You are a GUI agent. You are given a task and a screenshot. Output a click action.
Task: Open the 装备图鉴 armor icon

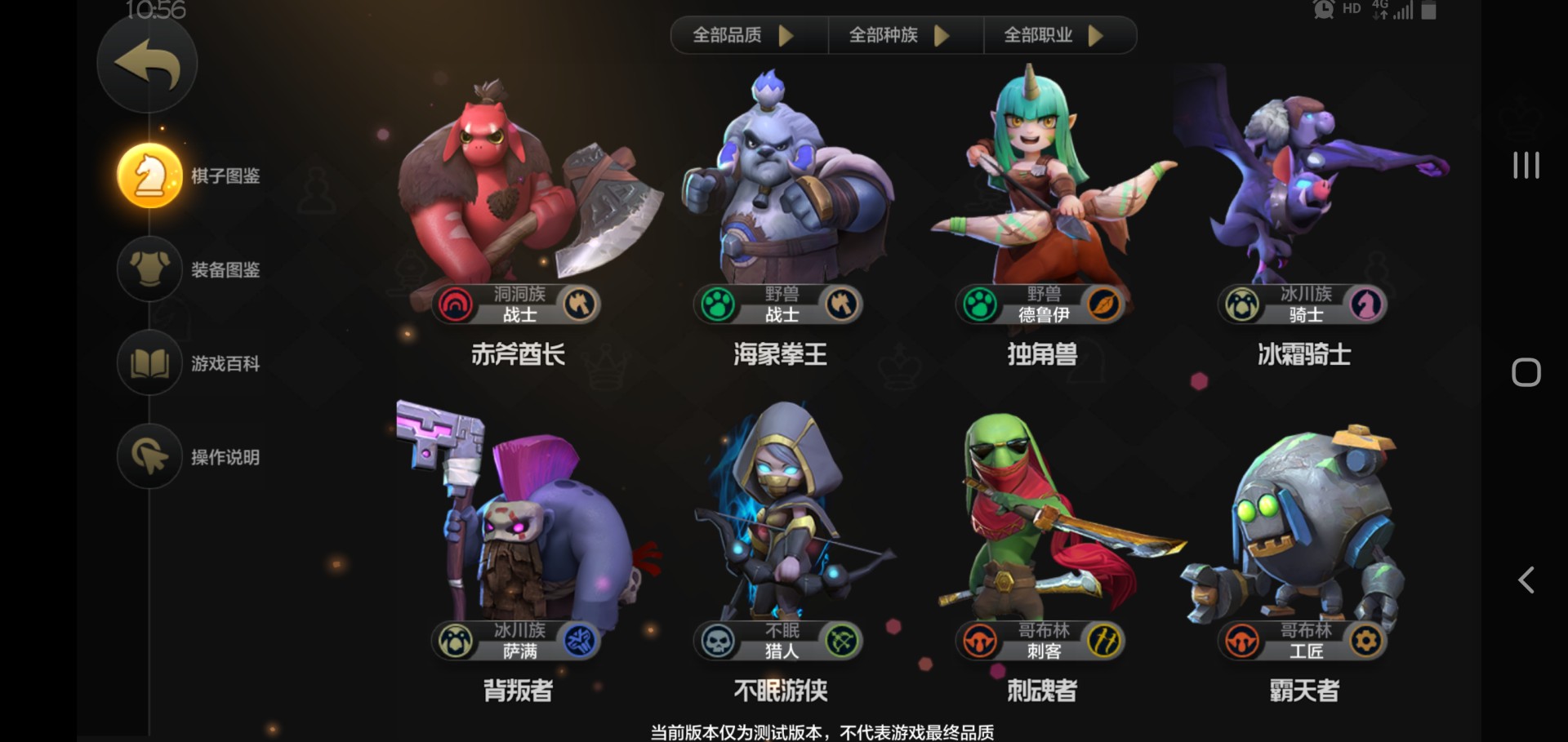point(149,269)
